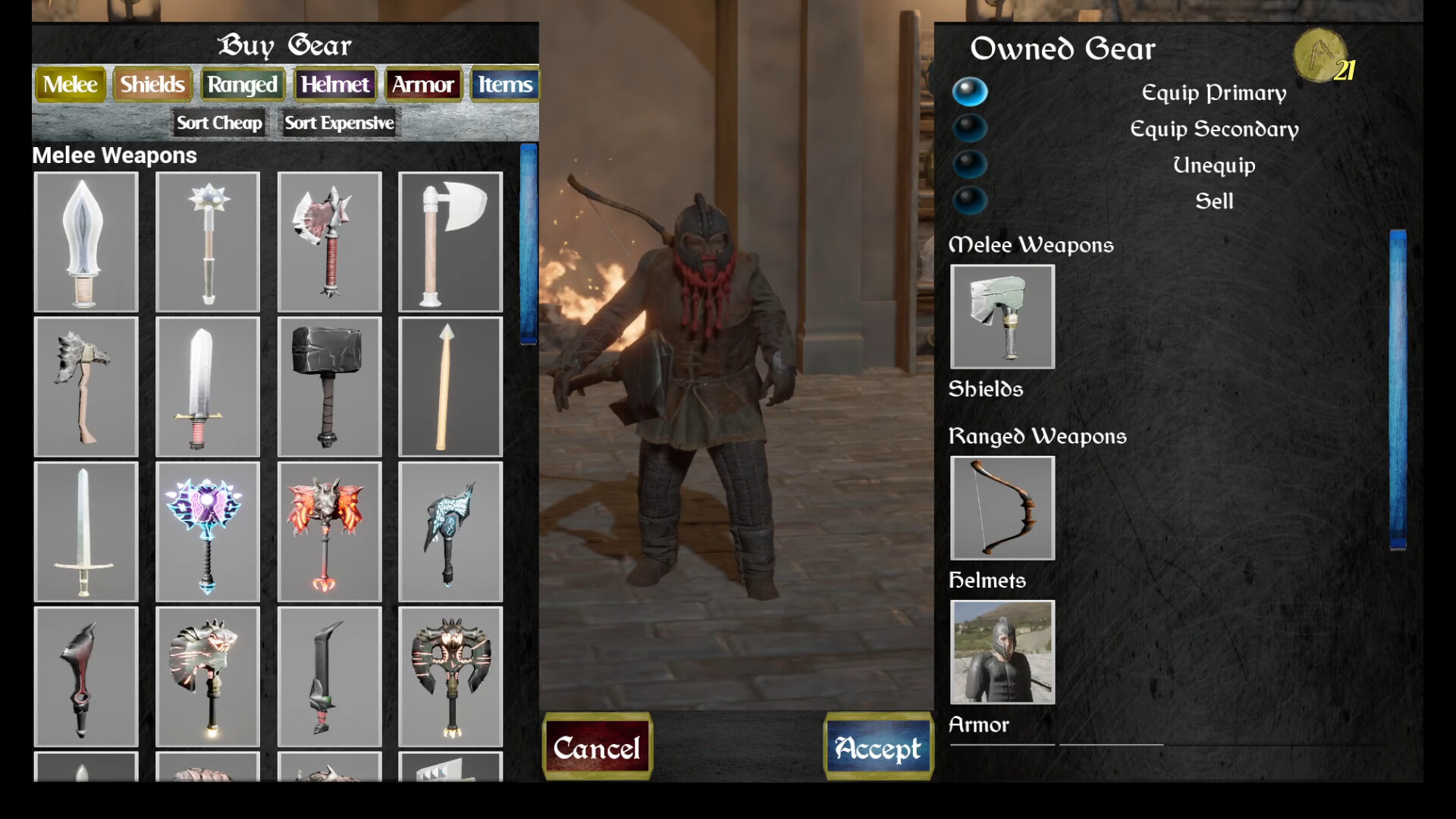
Task: Select the dagger in the melee shop grid
Action: 86,243
